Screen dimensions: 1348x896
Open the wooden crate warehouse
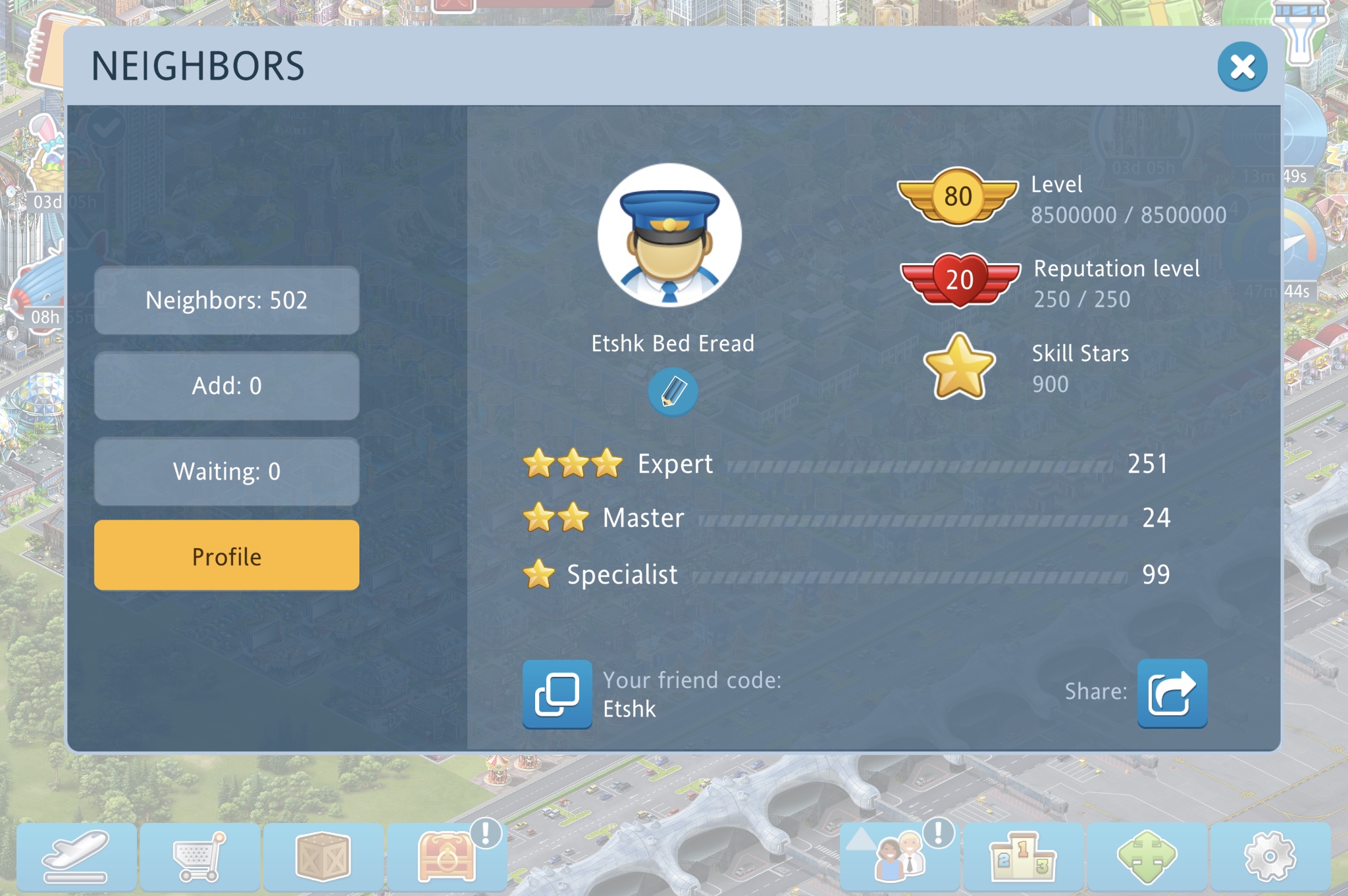(323, 857)
